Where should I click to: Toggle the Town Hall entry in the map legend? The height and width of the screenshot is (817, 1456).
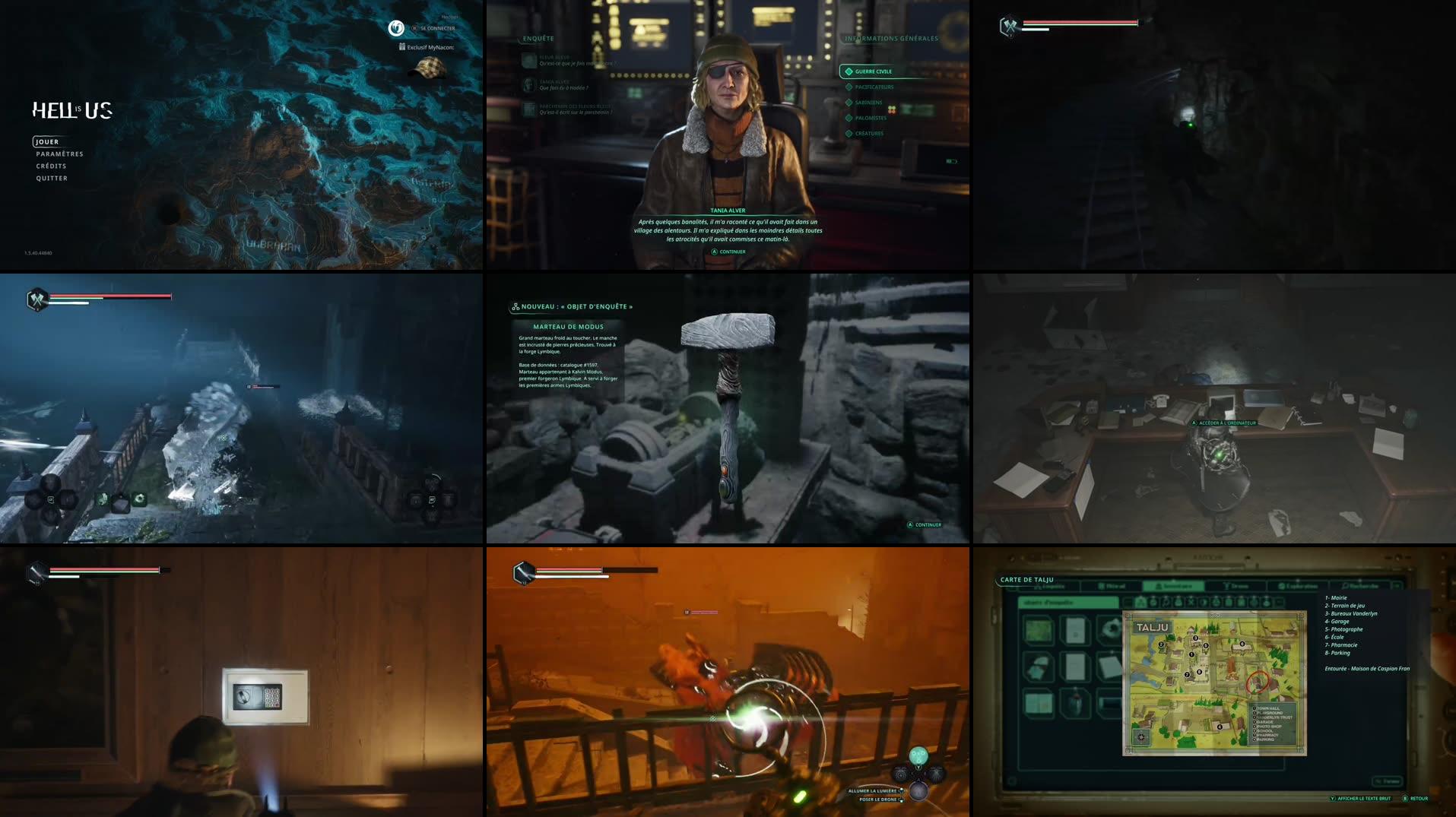click(x=1268, y=708)
